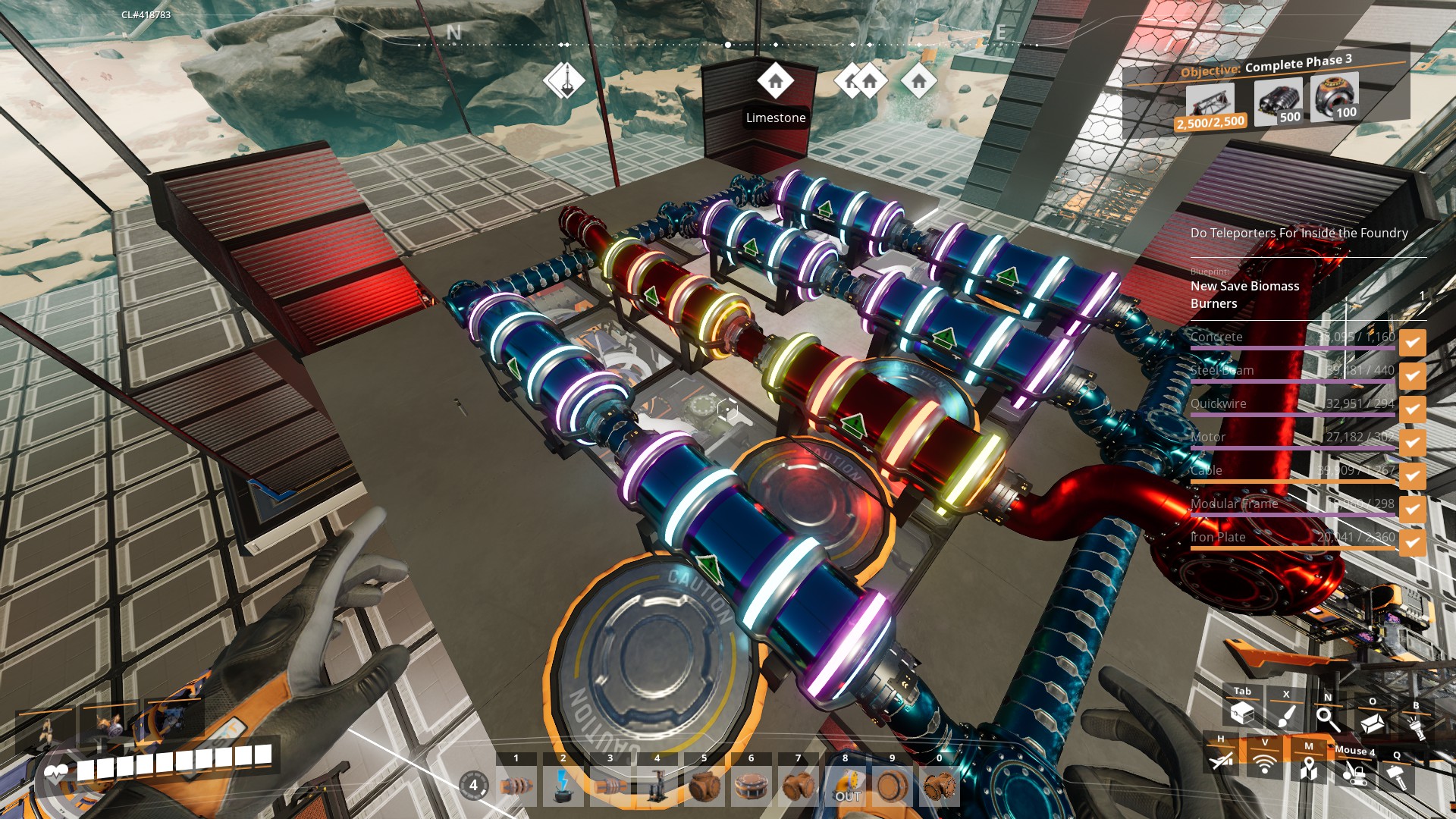Select the power pole hotbar slot
This screenshot has height=819, width=1456.
pos(563,786)
